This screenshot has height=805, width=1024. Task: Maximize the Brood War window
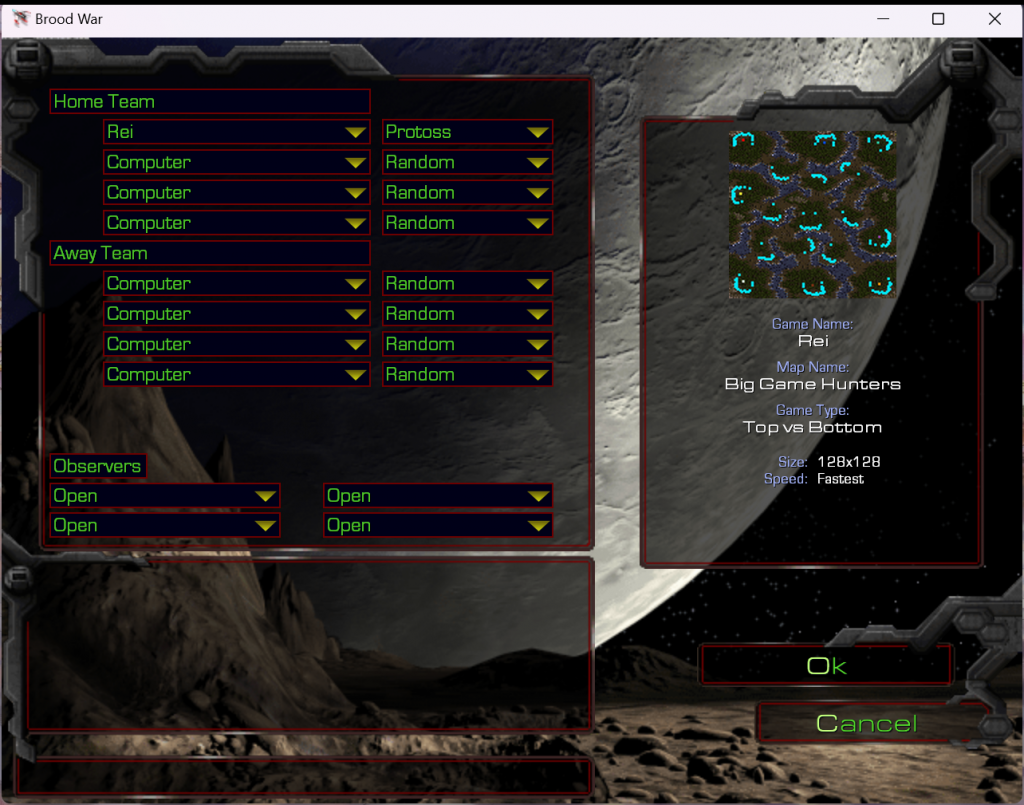click(938, 19)
